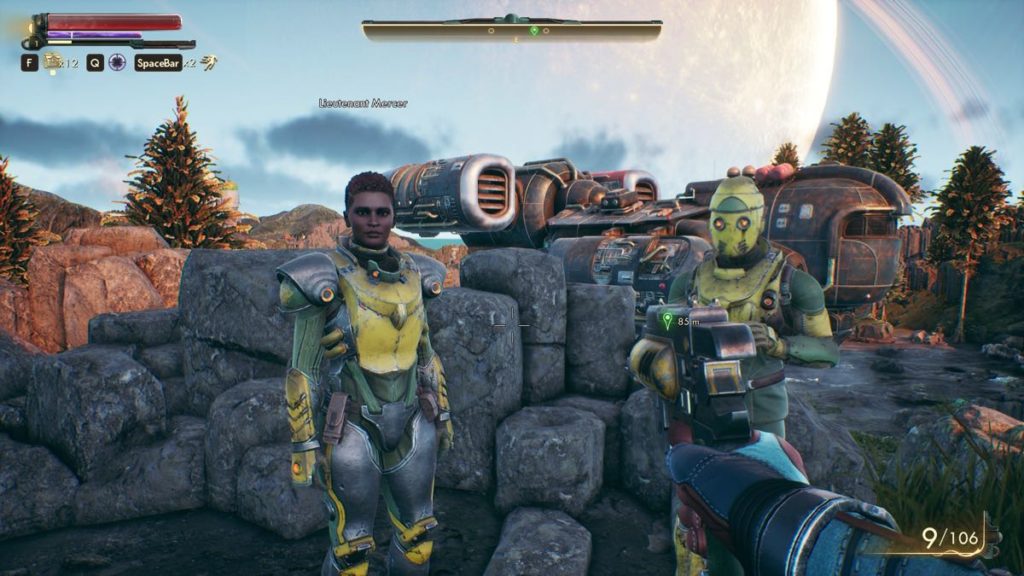Use the medical inhaler consumable icon
This screenshot has height=576, width=1024.
(x=52, y=63)
